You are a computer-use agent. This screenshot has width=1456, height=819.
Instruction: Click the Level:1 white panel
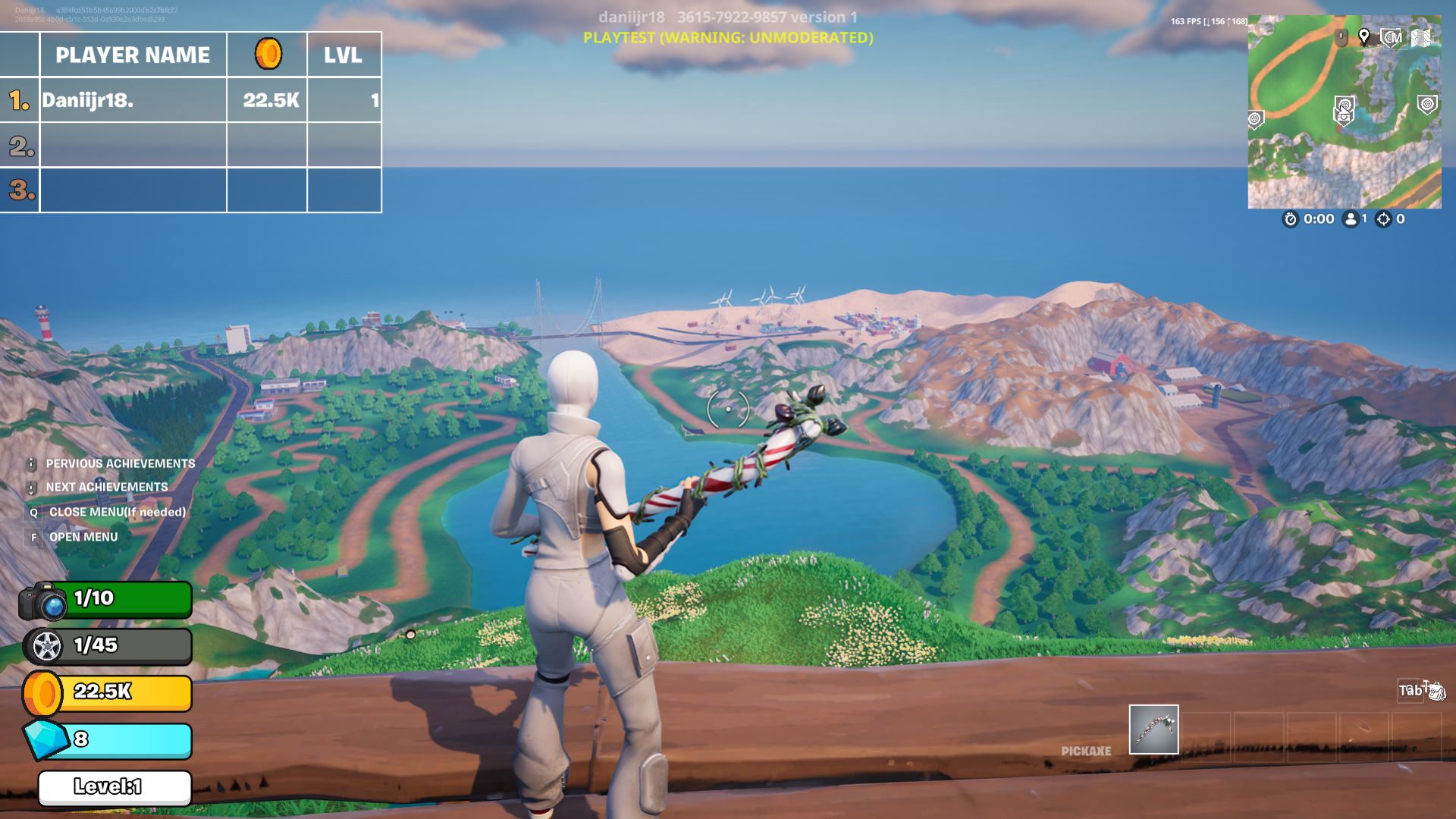[x=115, y=787]
